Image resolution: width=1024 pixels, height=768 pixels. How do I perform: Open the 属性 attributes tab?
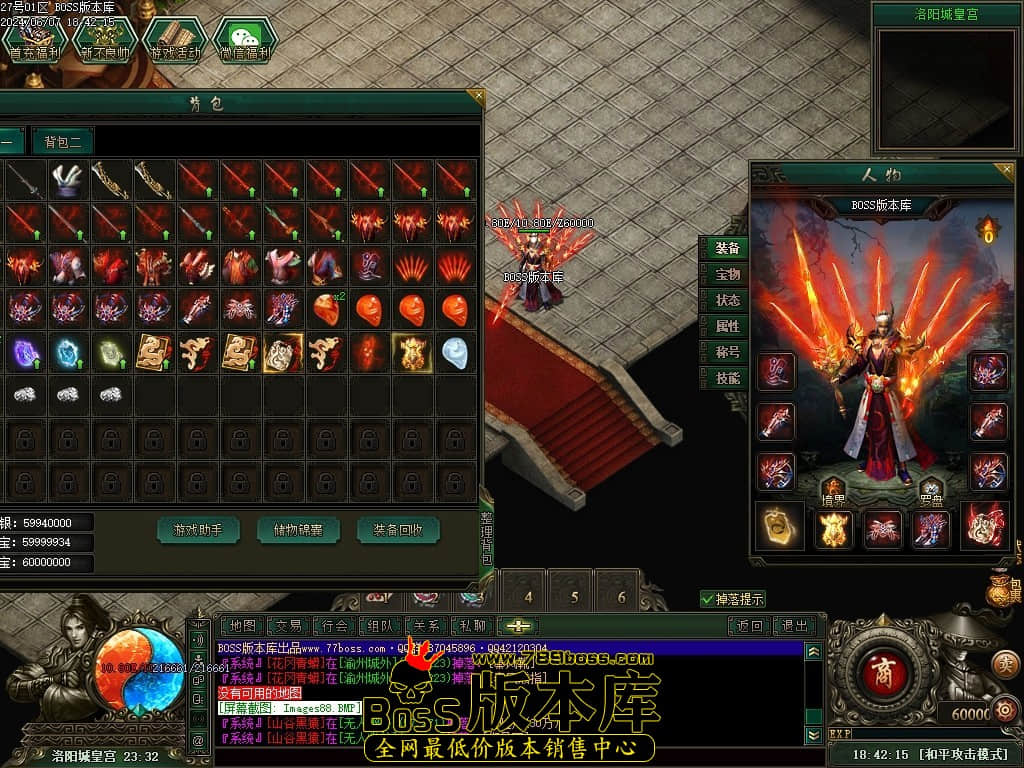(727, 326)
